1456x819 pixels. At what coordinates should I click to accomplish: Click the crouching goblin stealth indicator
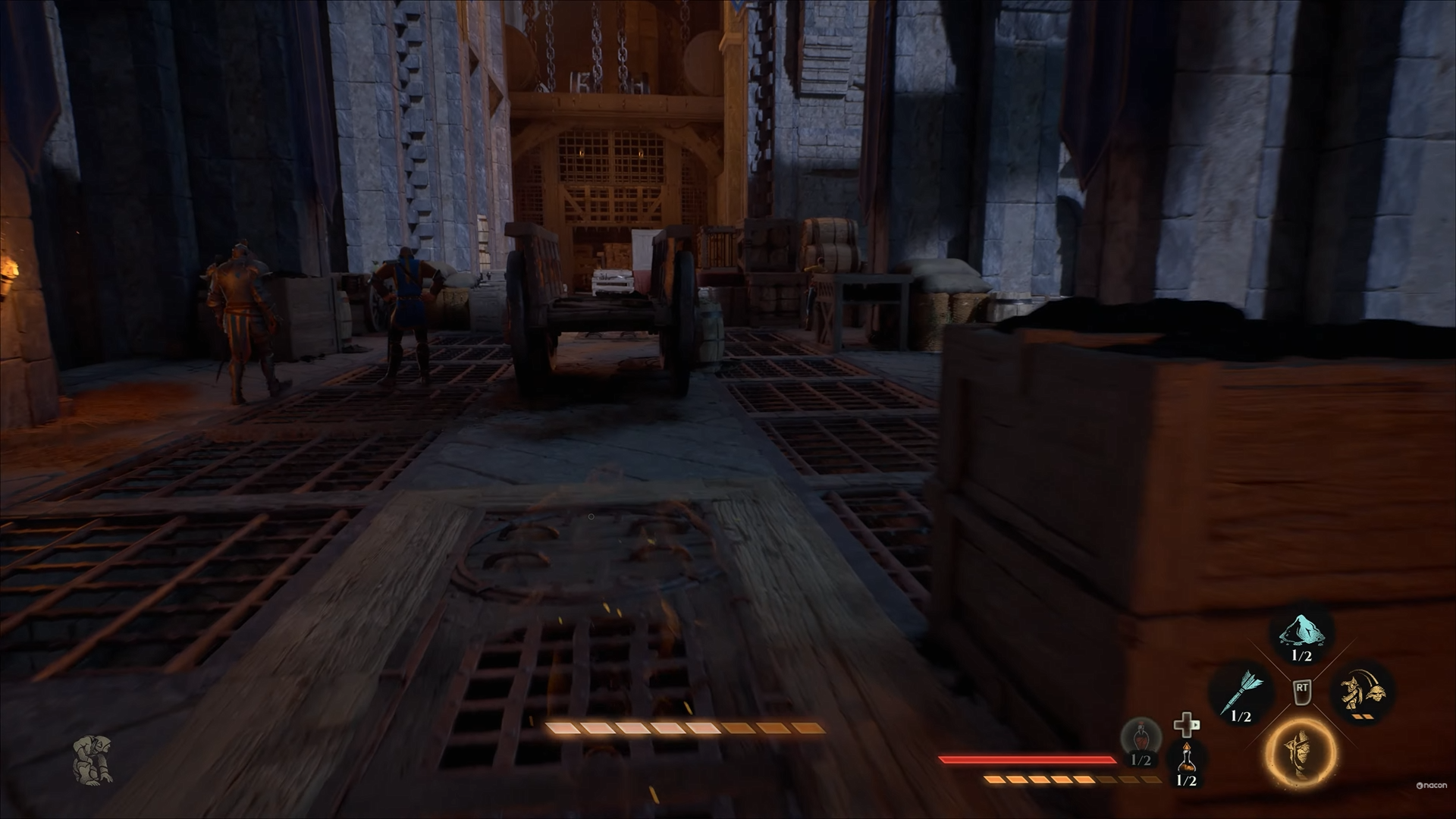tap(93, 757)
